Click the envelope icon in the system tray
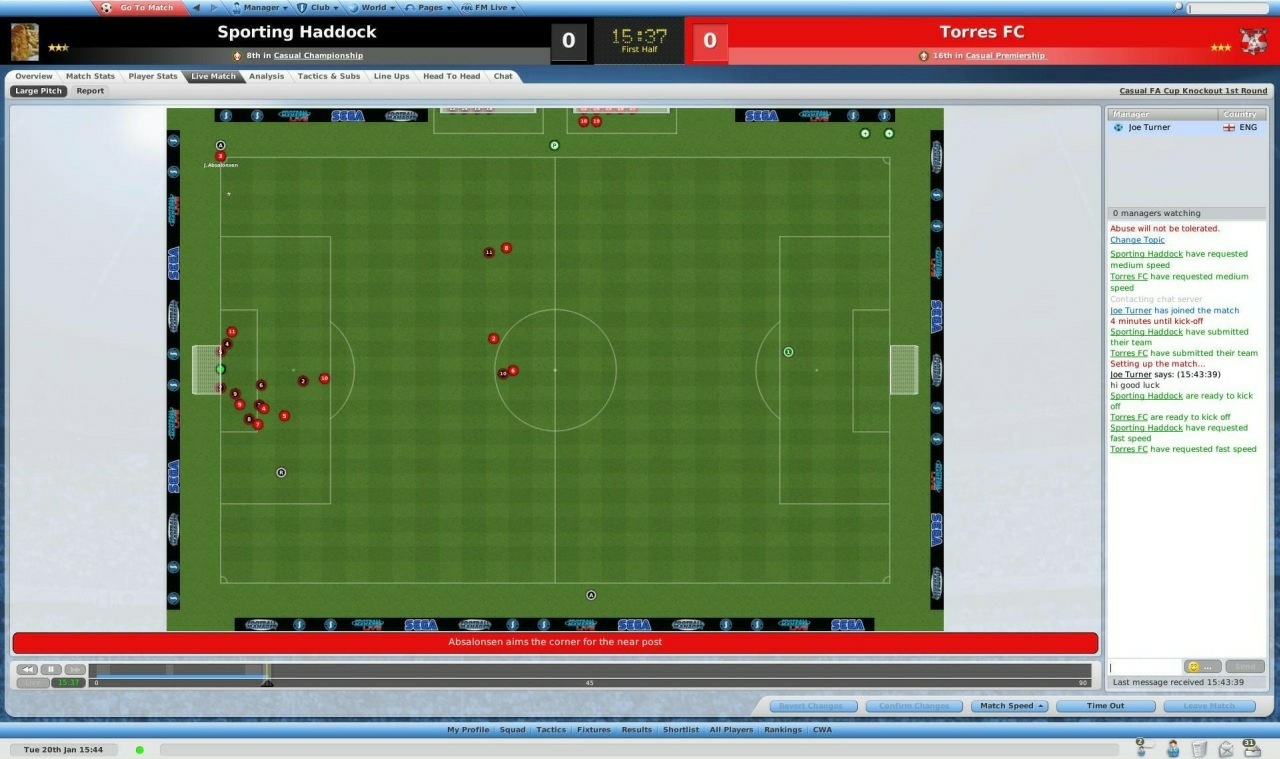Image resolution: width=1280 pixels, height=759 pixels. [x=1225, y=750]
